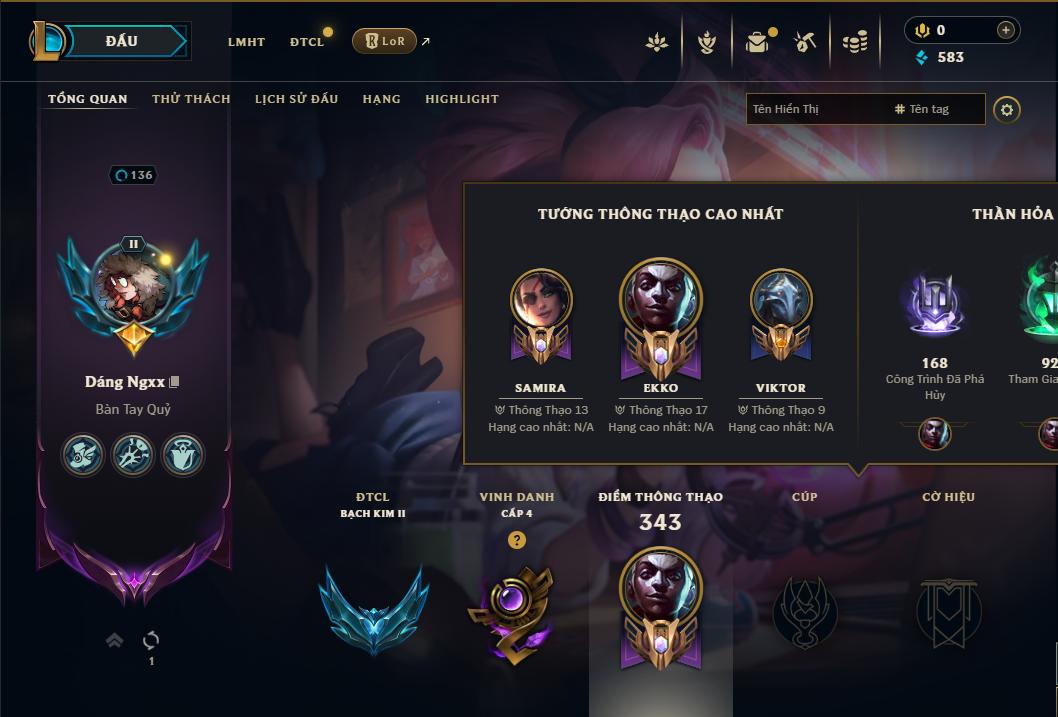Open the hammer and wrench crafting icon

pos(805,42)
